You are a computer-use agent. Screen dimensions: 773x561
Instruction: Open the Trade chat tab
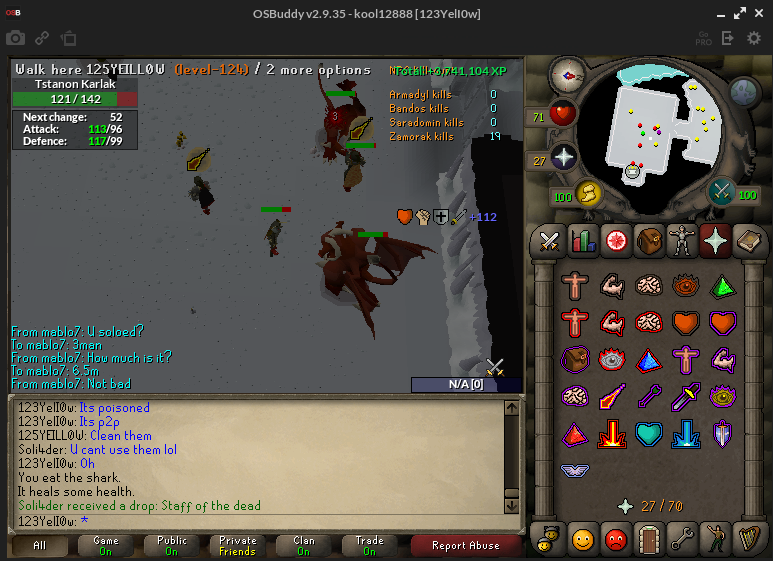(369, 546)
